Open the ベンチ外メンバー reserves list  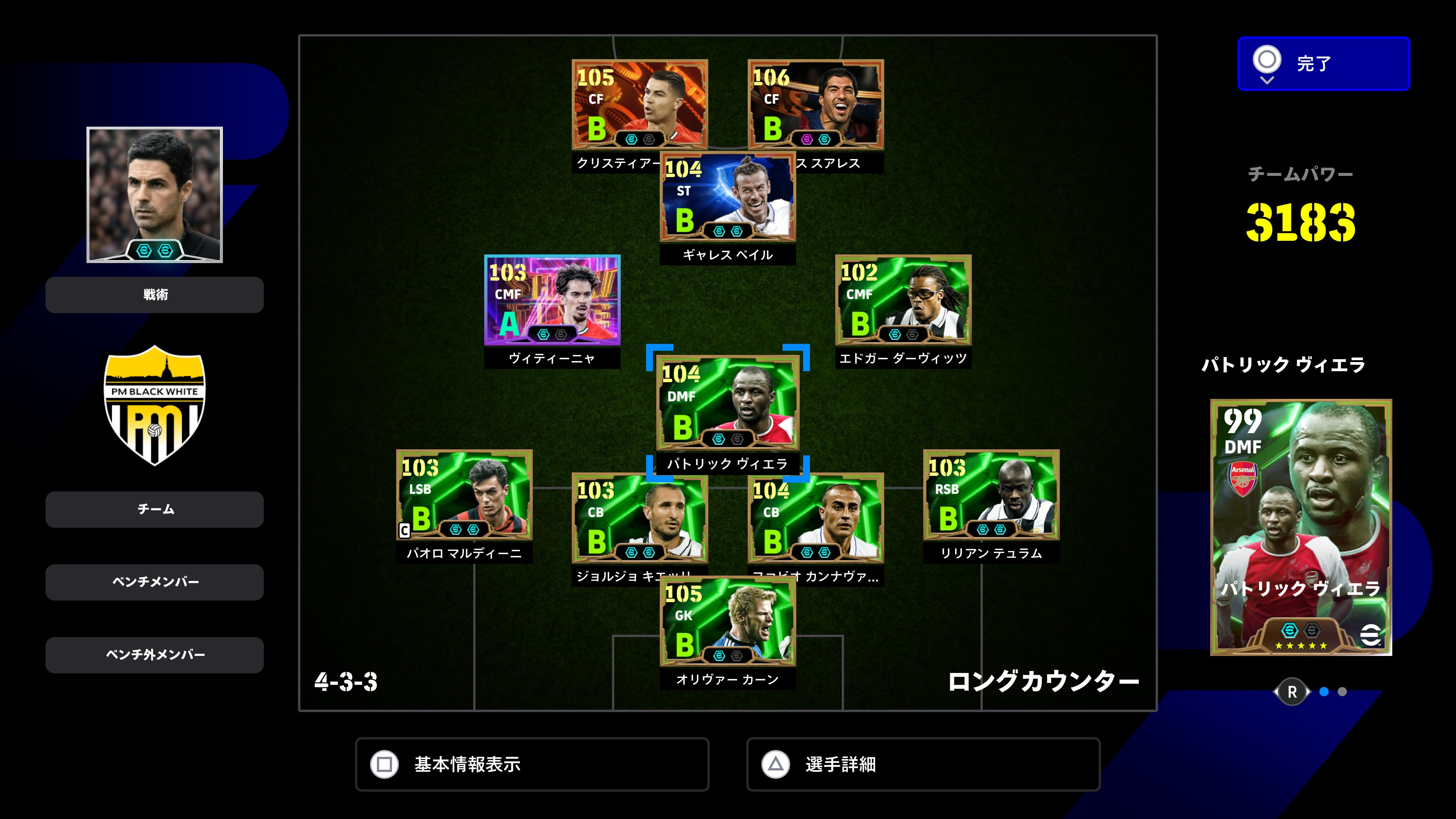click(x=154, y=654)
